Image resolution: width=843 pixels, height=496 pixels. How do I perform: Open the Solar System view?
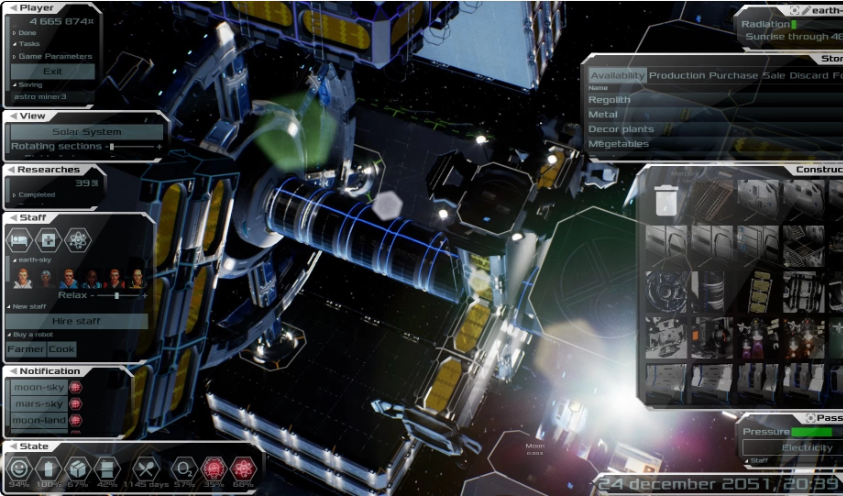tap(86, 132)
